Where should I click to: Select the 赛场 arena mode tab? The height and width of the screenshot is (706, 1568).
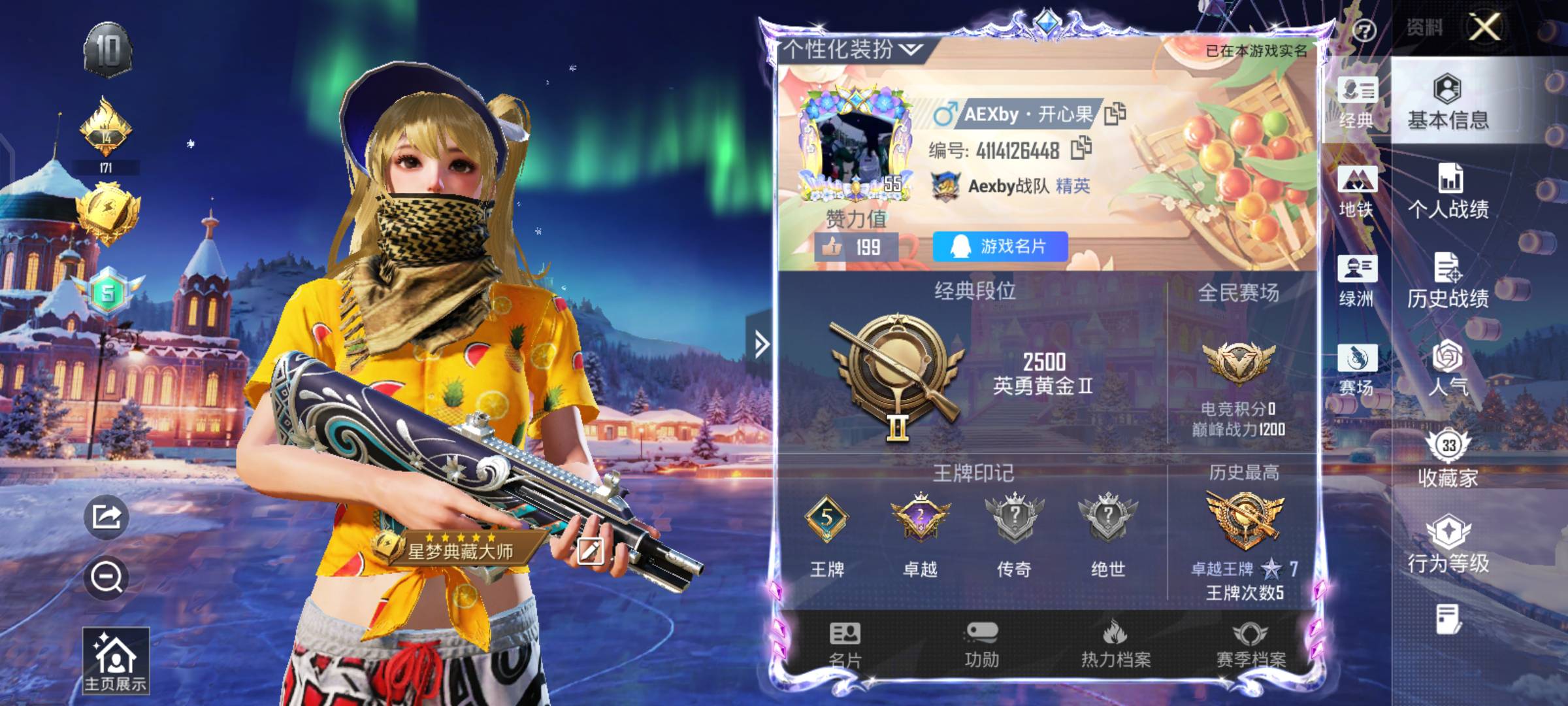(1356, 369)
